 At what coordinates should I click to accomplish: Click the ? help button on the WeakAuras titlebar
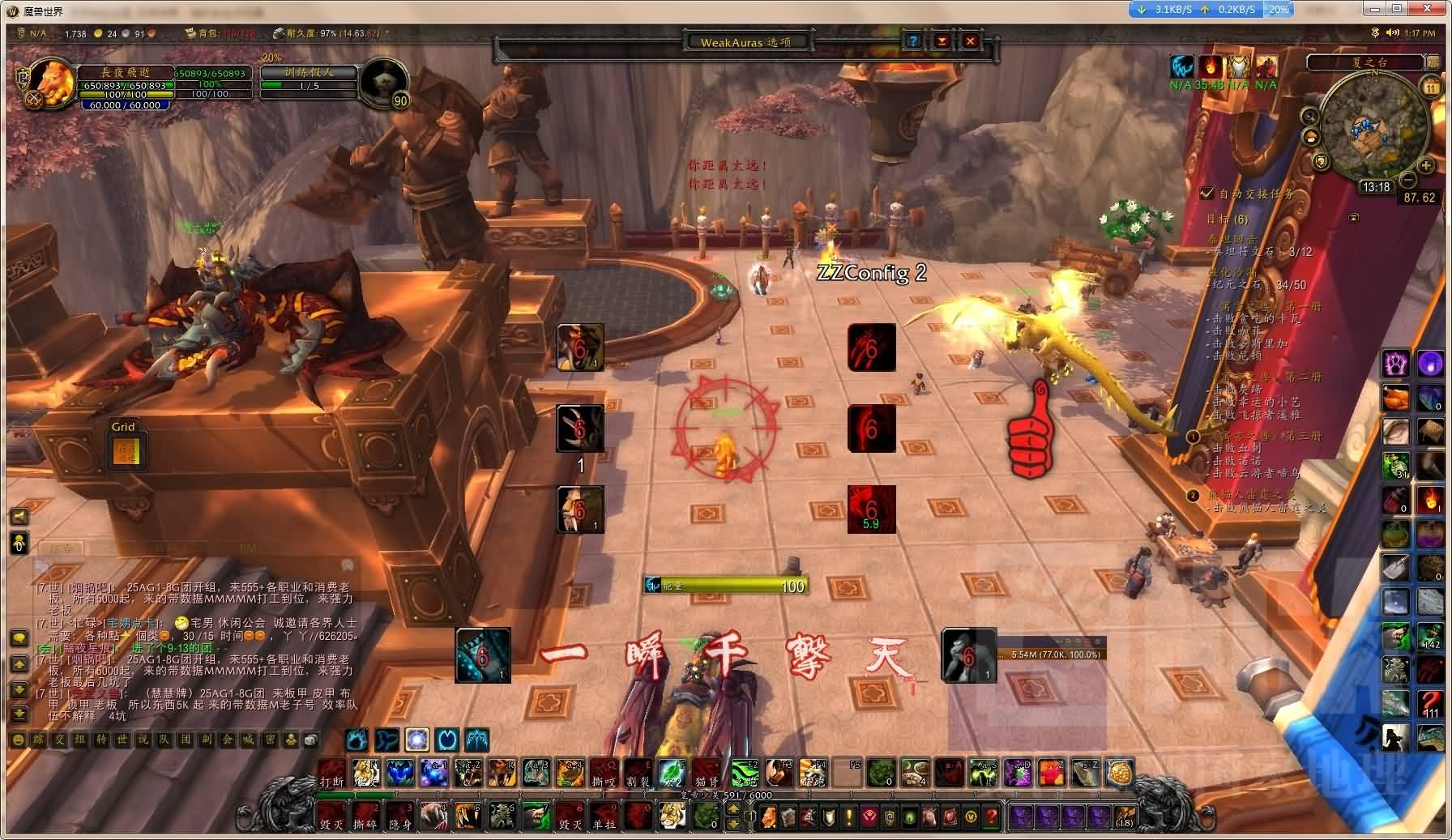(x=913, y=41)
